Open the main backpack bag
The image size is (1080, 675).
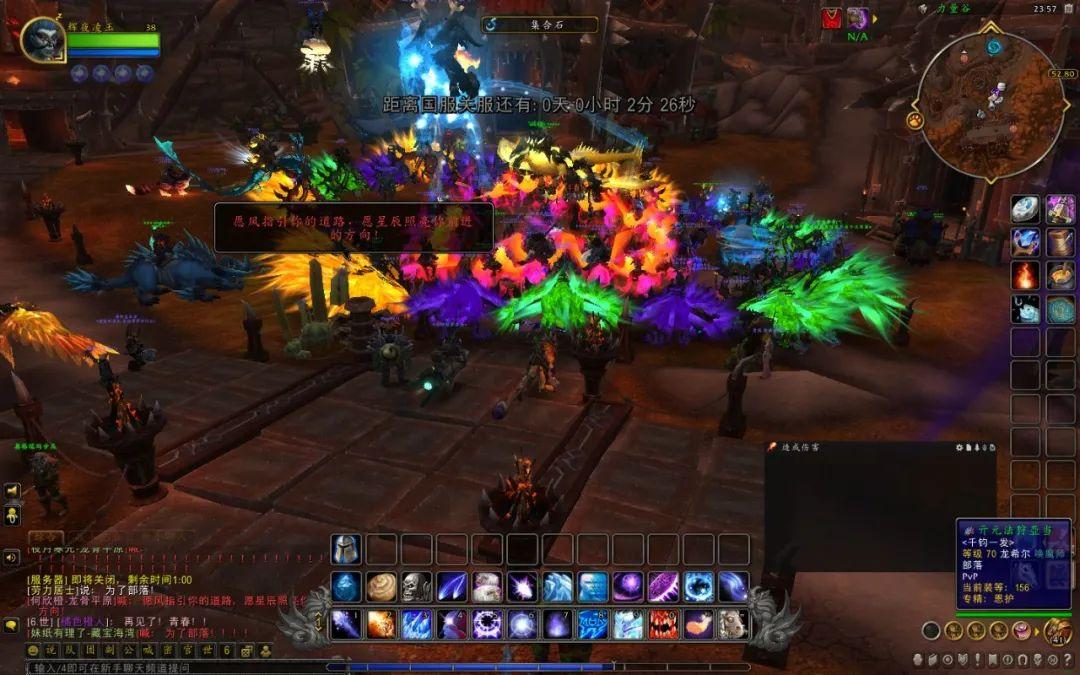(x=1056, y=631)
